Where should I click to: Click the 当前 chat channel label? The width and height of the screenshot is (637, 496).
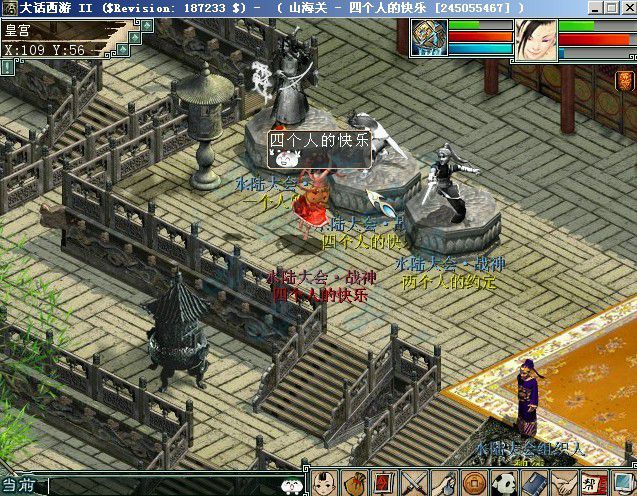pos(18,486)
